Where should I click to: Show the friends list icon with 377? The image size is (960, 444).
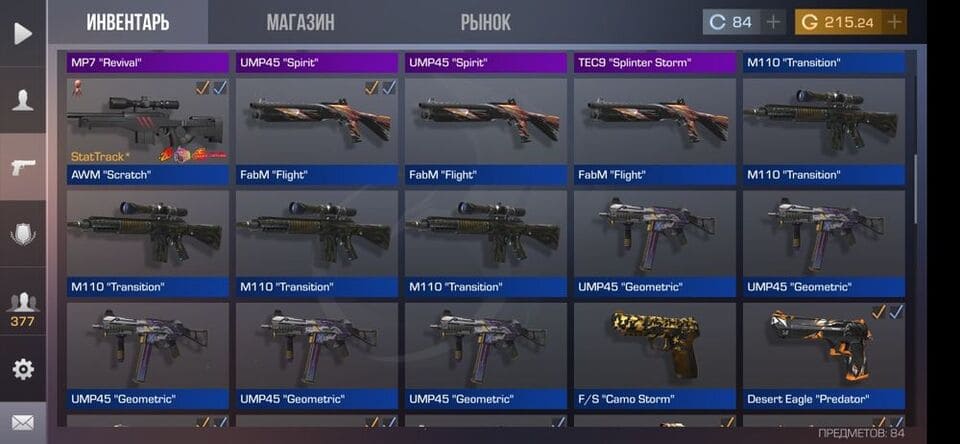tap(22, 306)
